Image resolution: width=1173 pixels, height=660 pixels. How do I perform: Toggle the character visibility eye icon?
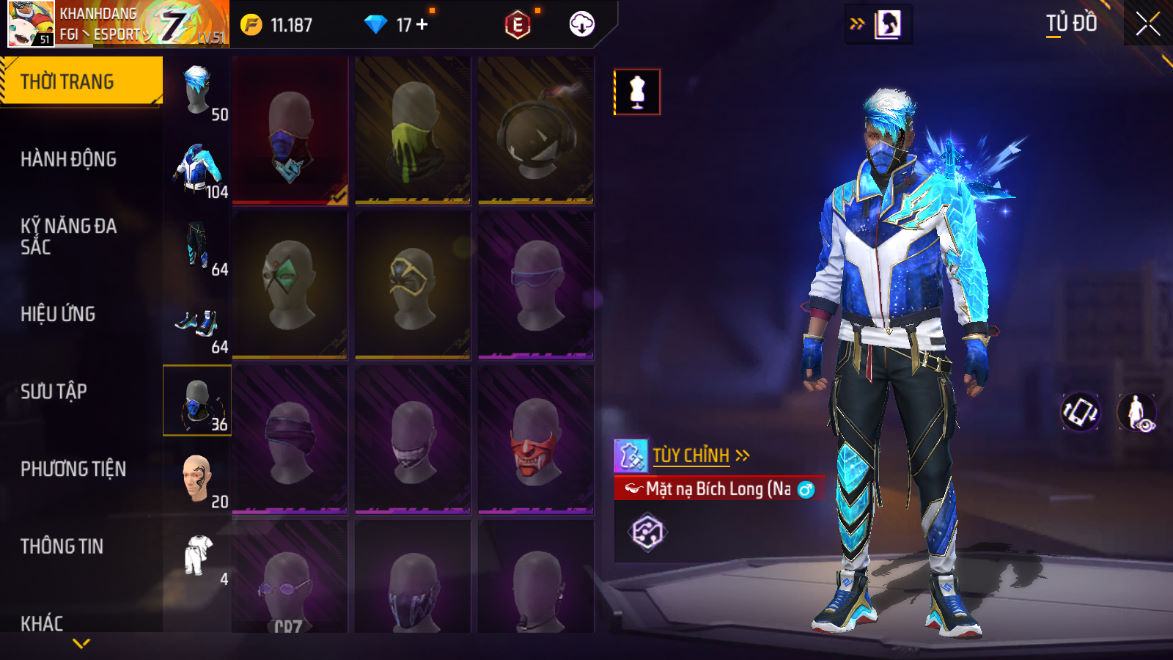point(1136,412)
